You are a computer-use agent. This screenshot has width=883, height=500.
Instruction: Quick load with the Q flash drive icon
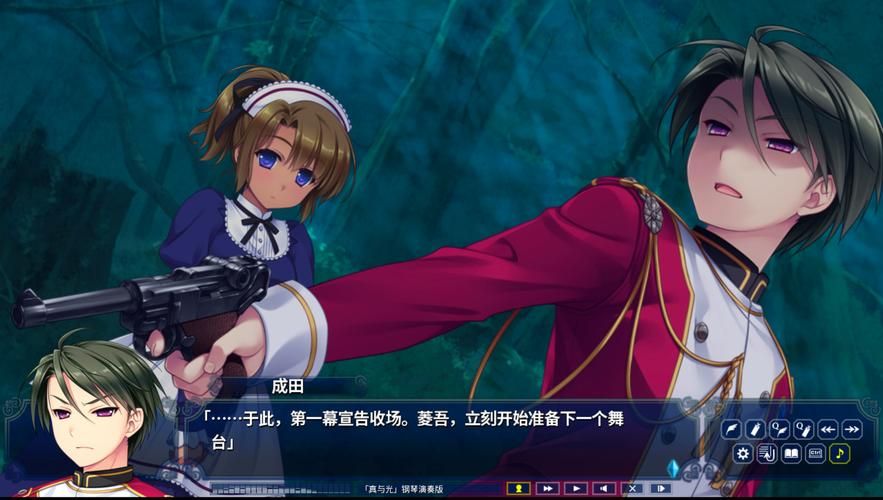pyautogui.click(x=803, y=429)
